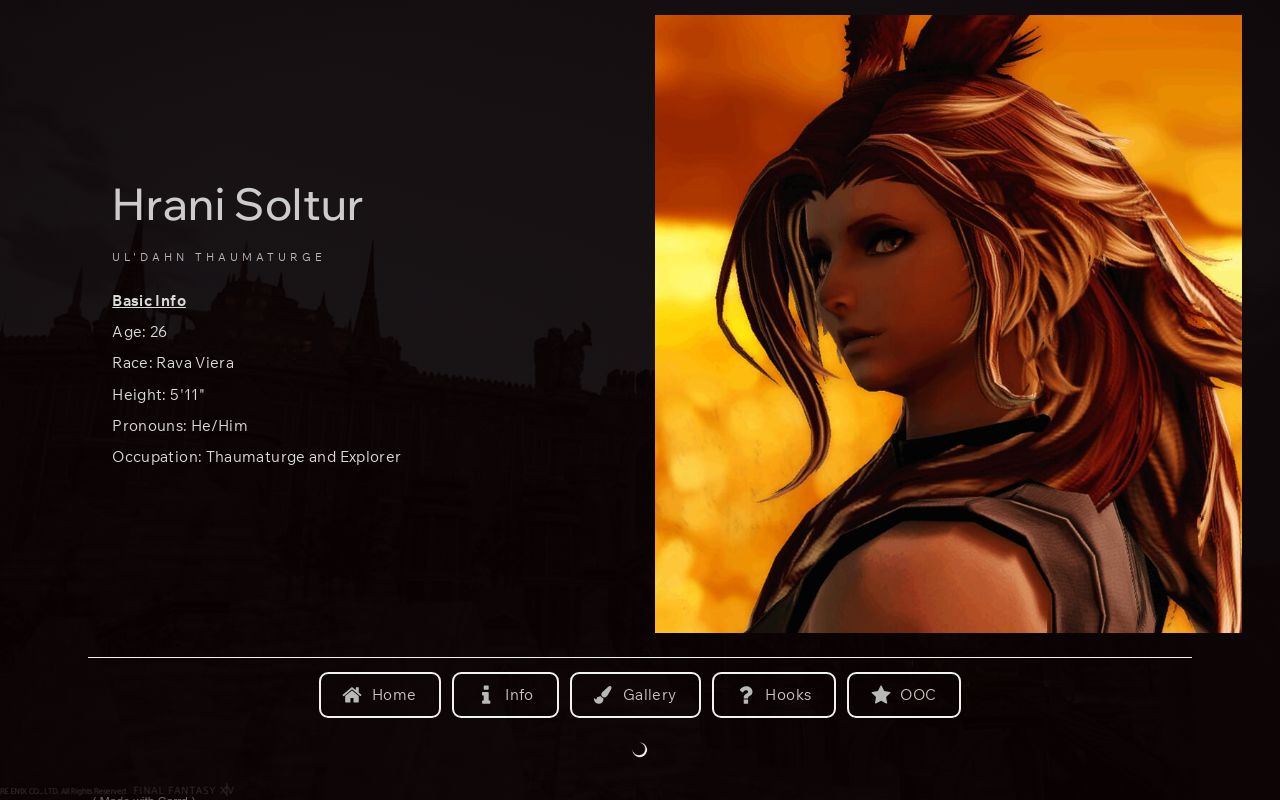Click the question mark icon on the Hooks button

point(746,694)
